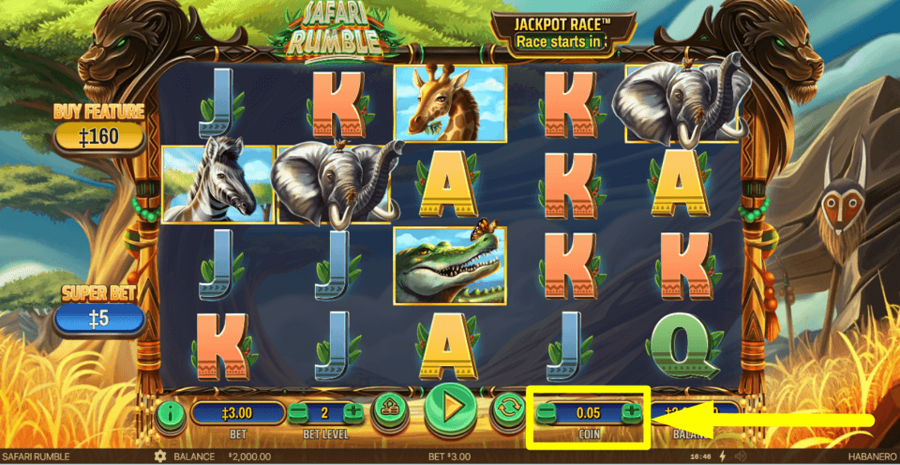Open the green info button
Screen dimensions: 900x465
pos(170,411)
